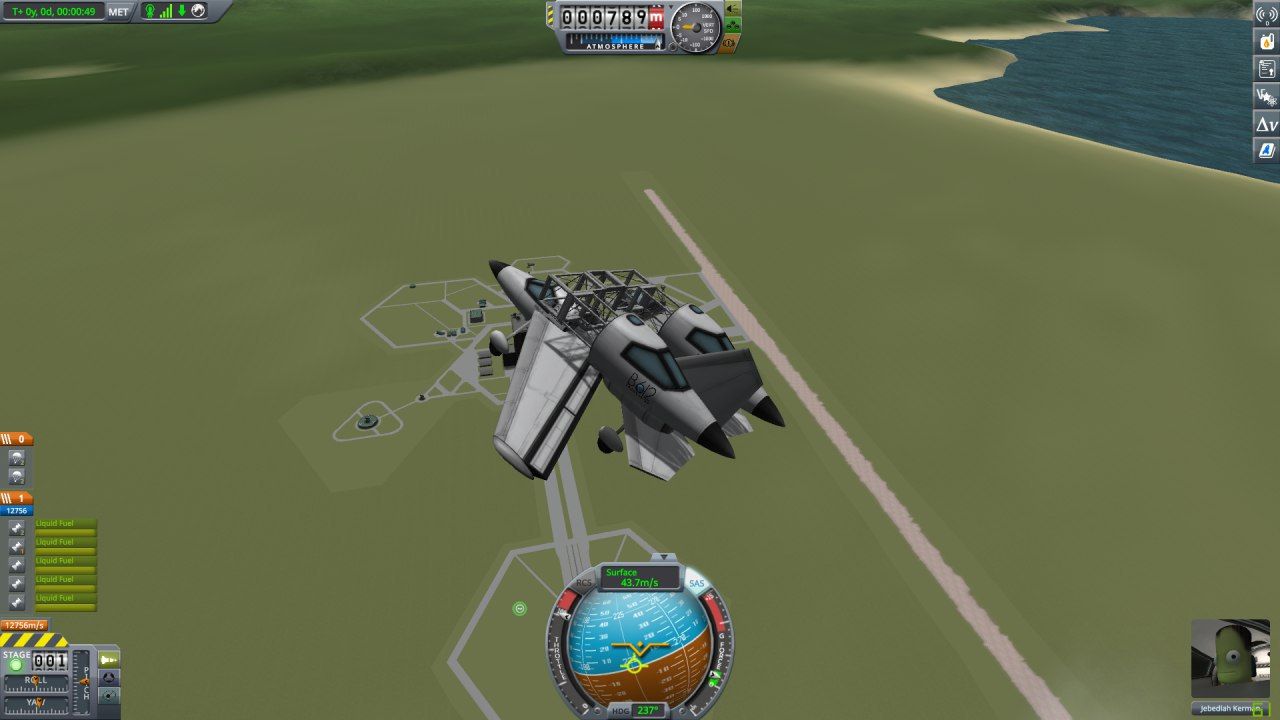This screenshot has height=720, width=1280.
Task: Click the green stage indicator light
Action: pos(16,665)
